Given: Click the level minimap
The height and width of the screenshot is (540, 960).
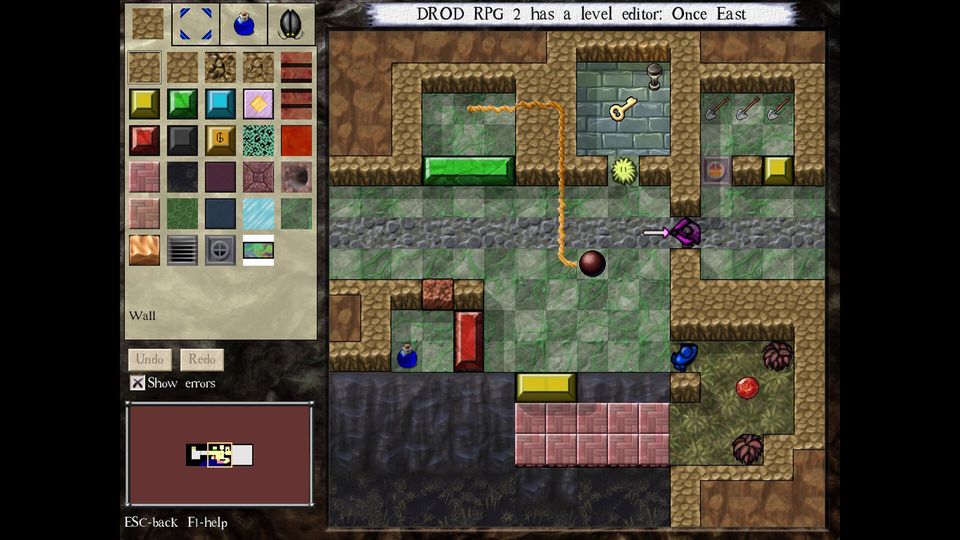Looking at the screenshot, I should (x=219, y=455).
